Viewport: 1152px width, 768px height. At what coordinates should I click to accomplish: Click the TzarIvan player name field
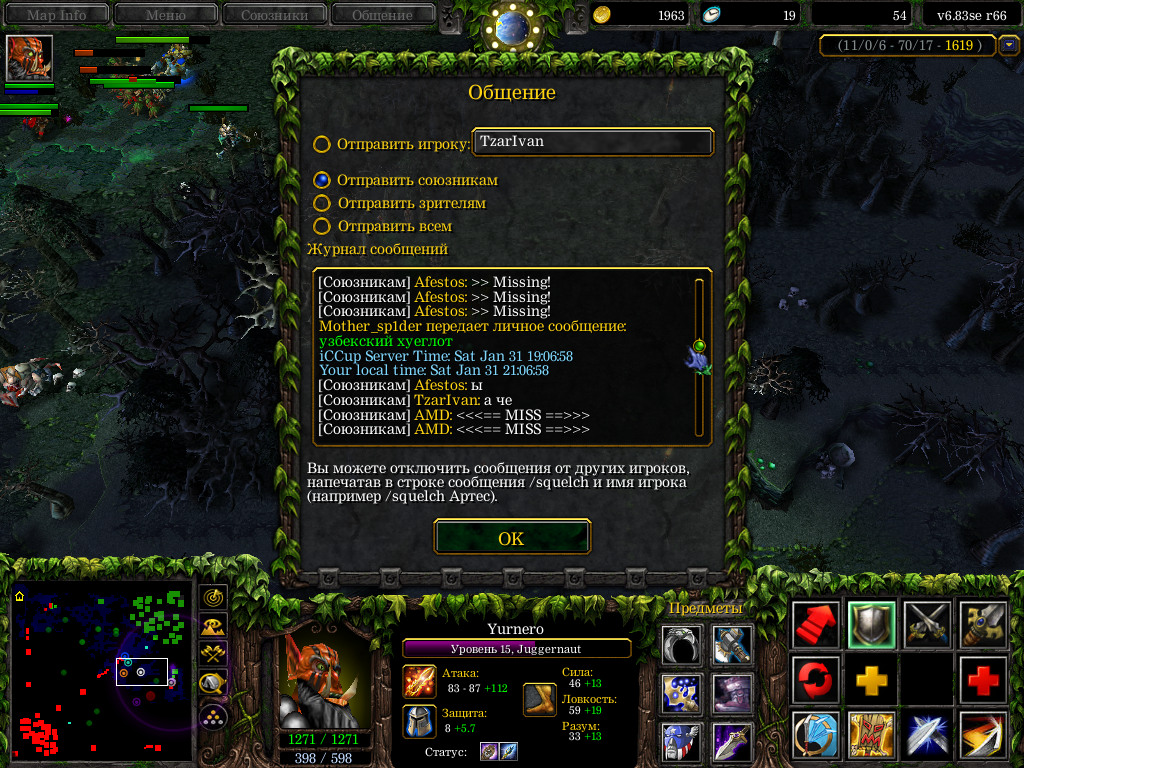593,142
